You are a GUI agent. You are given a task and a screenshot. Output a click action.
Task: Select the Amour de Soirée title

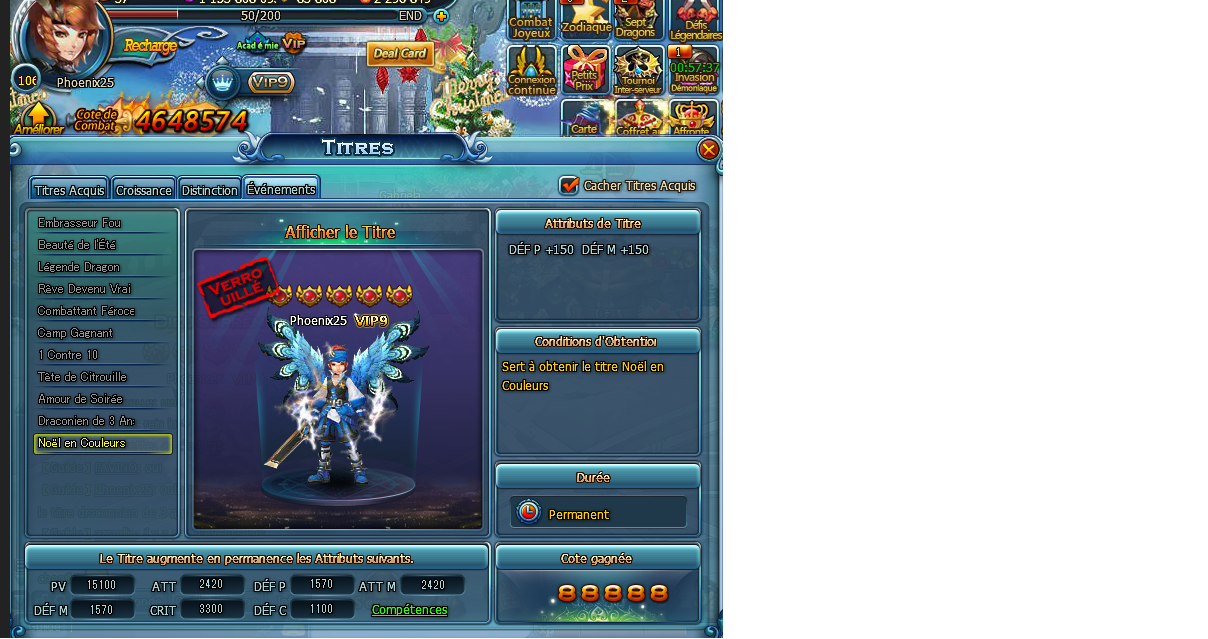80,399
